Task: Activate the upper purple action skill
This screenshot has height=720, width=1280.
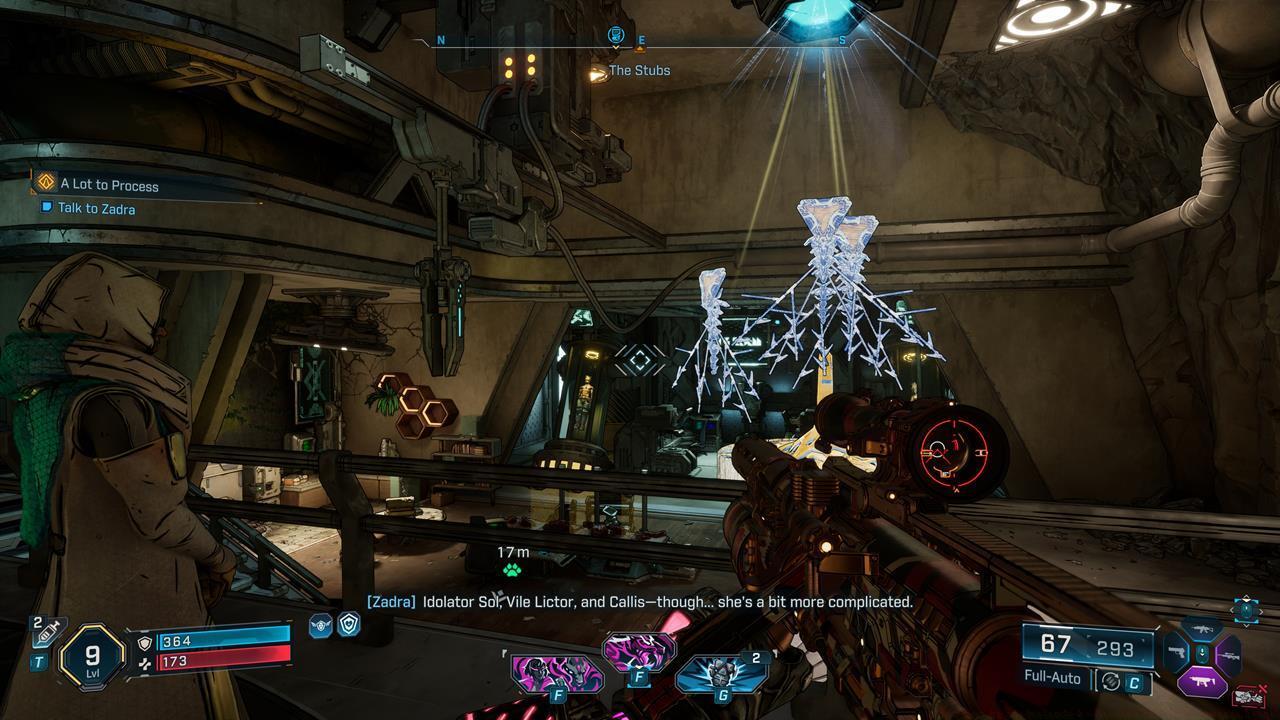Action: pos(639,653)
